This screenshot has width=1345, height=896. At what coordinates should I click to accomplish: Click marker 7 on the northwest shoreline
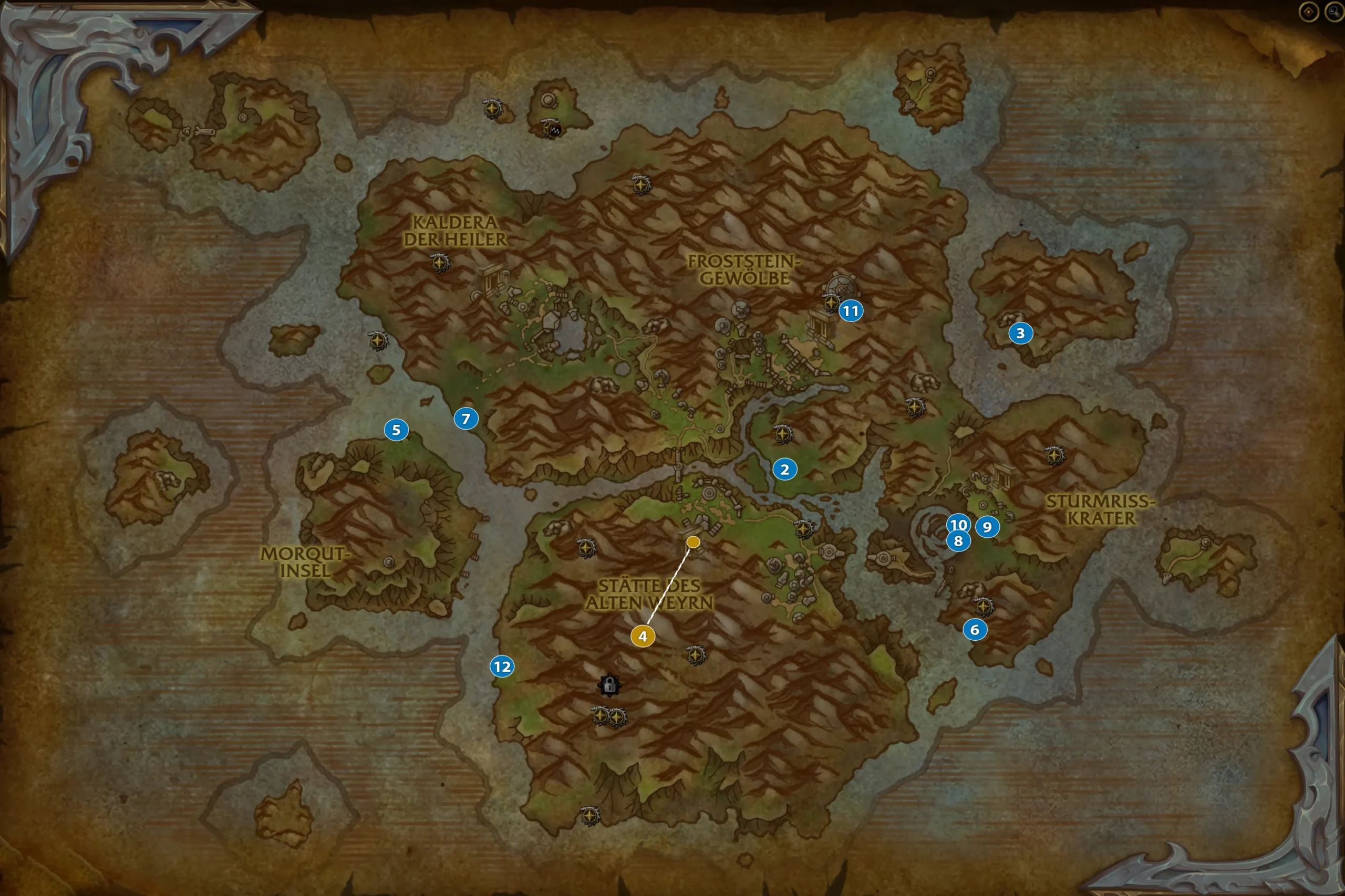pos(467,419)
